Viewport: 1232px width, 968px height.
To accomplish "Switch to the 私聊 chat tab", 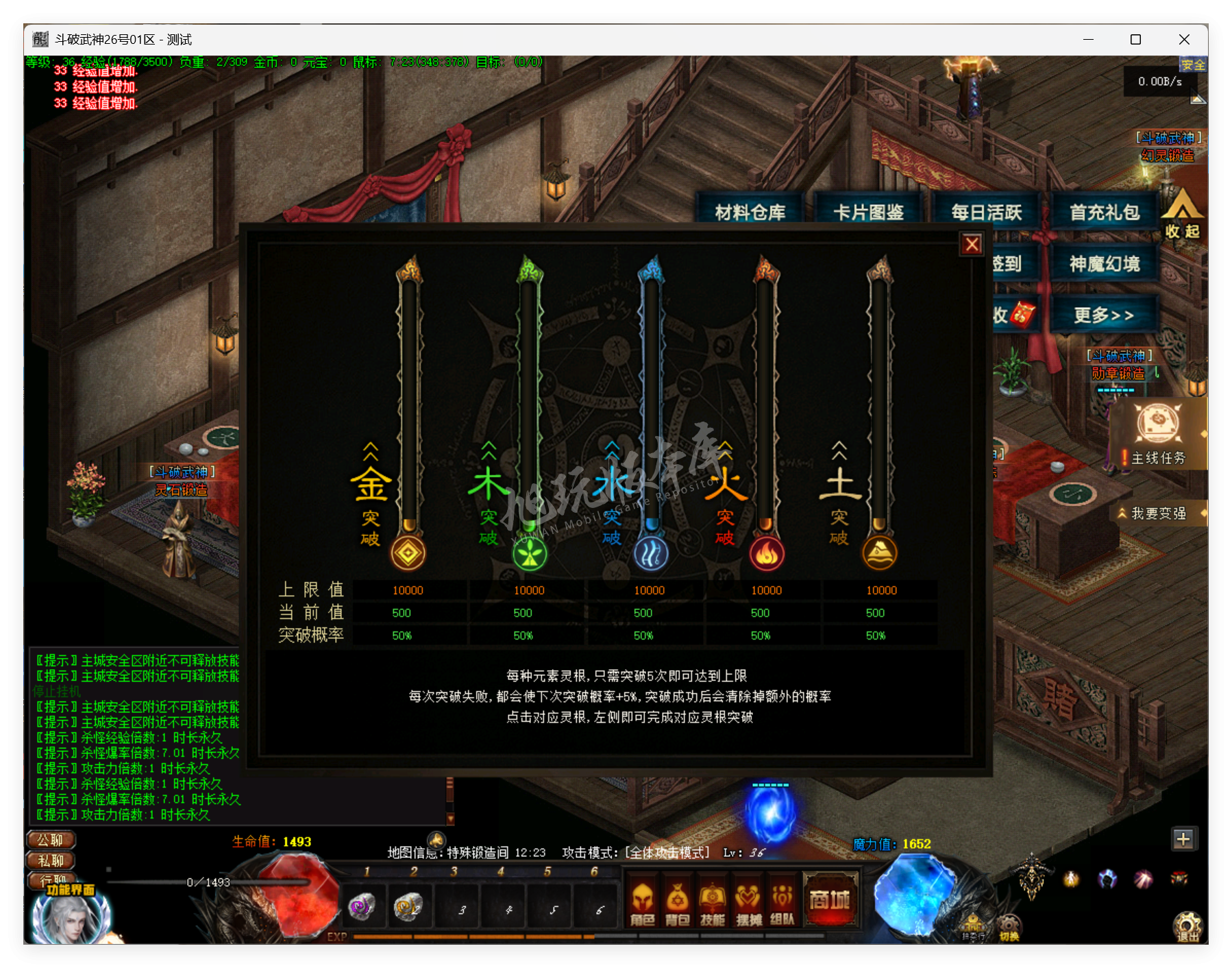I will pyautogui.click(x=50, y=860).
